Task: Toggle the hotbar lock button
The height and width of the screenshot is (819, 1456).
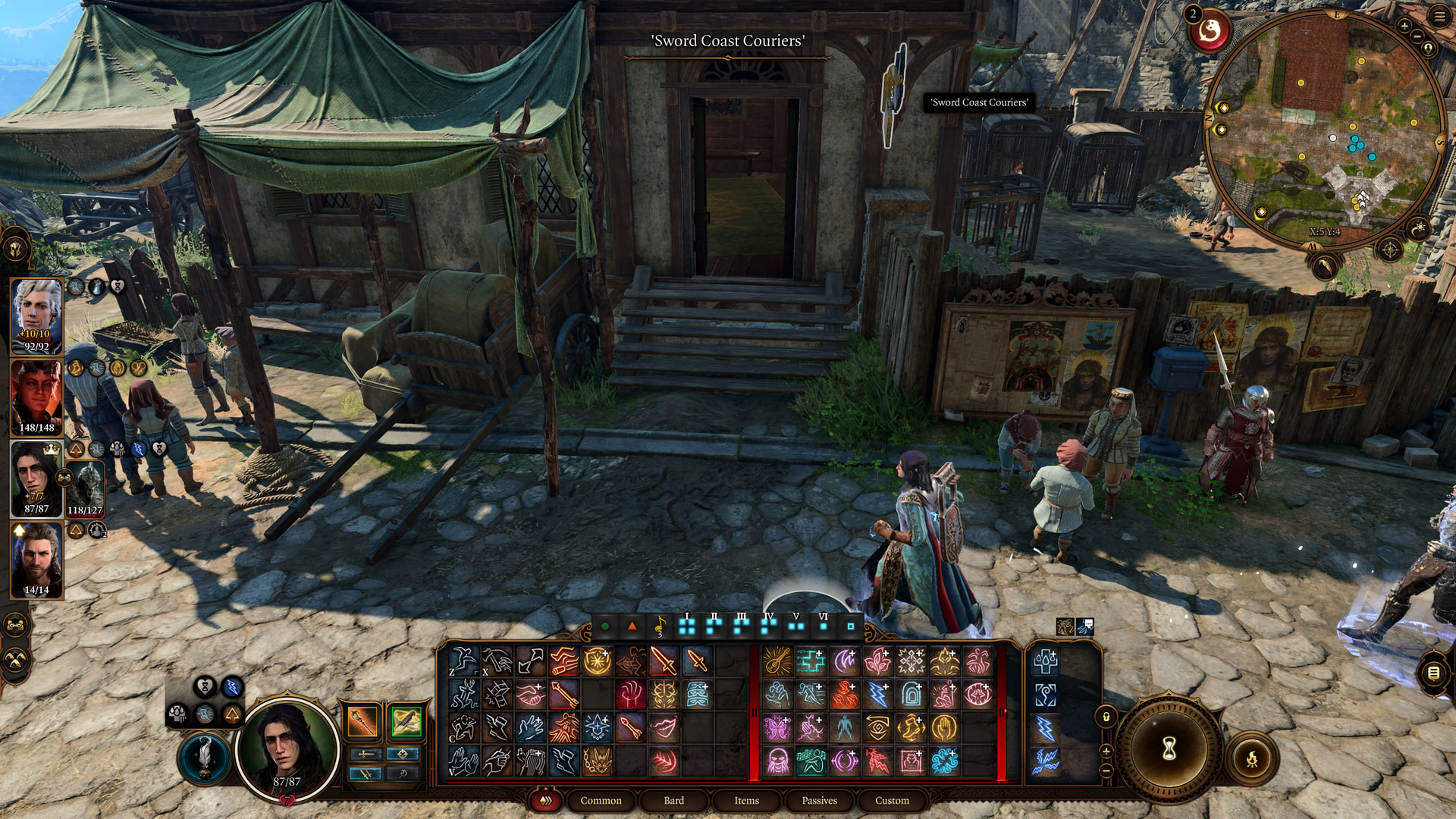Action: tap(1106, 717)
